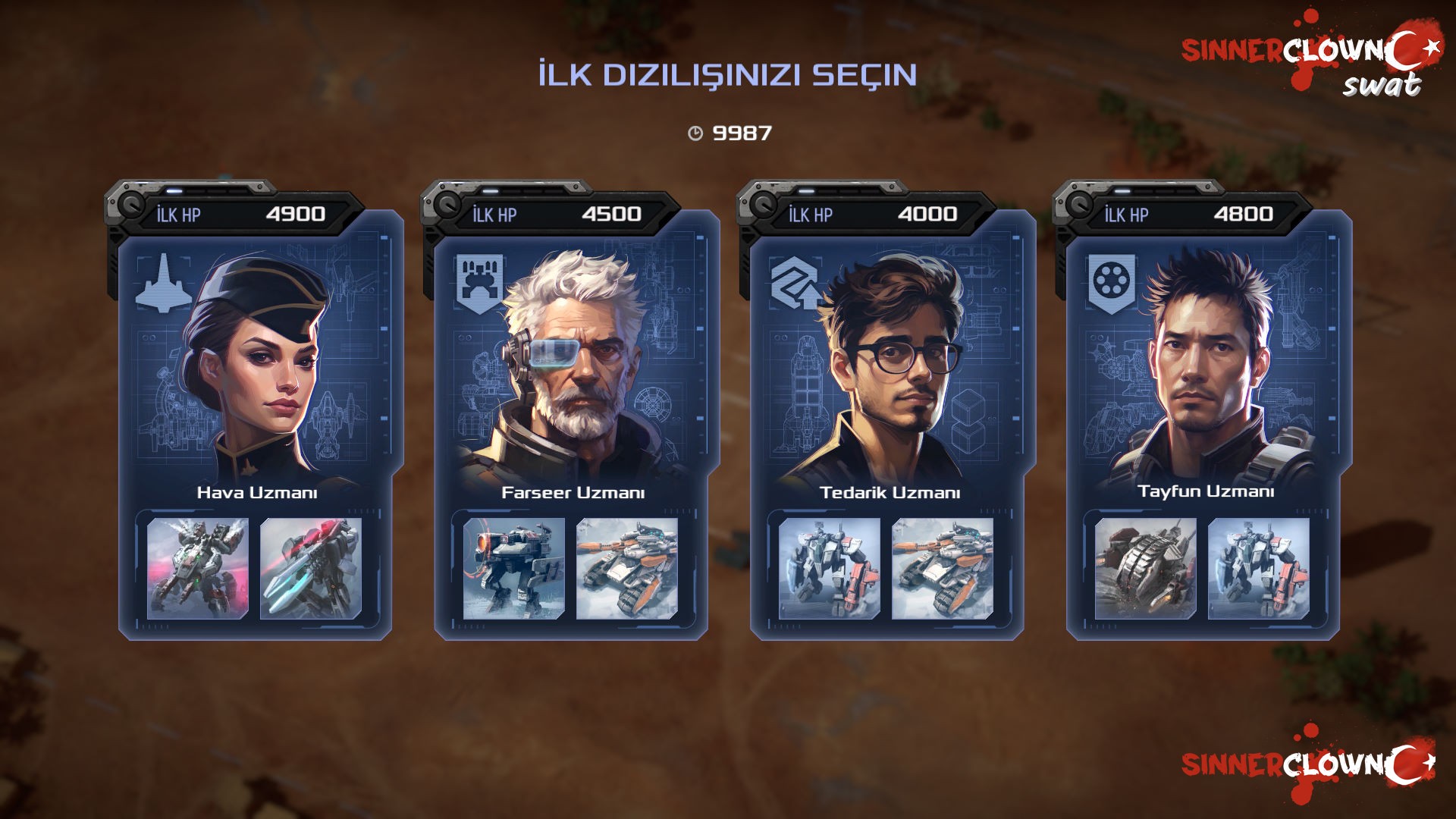1456x819 pixels.
Task: Click the film-reel badge on Tayfun Uzmanı card
Action: tap(1111, 282)
